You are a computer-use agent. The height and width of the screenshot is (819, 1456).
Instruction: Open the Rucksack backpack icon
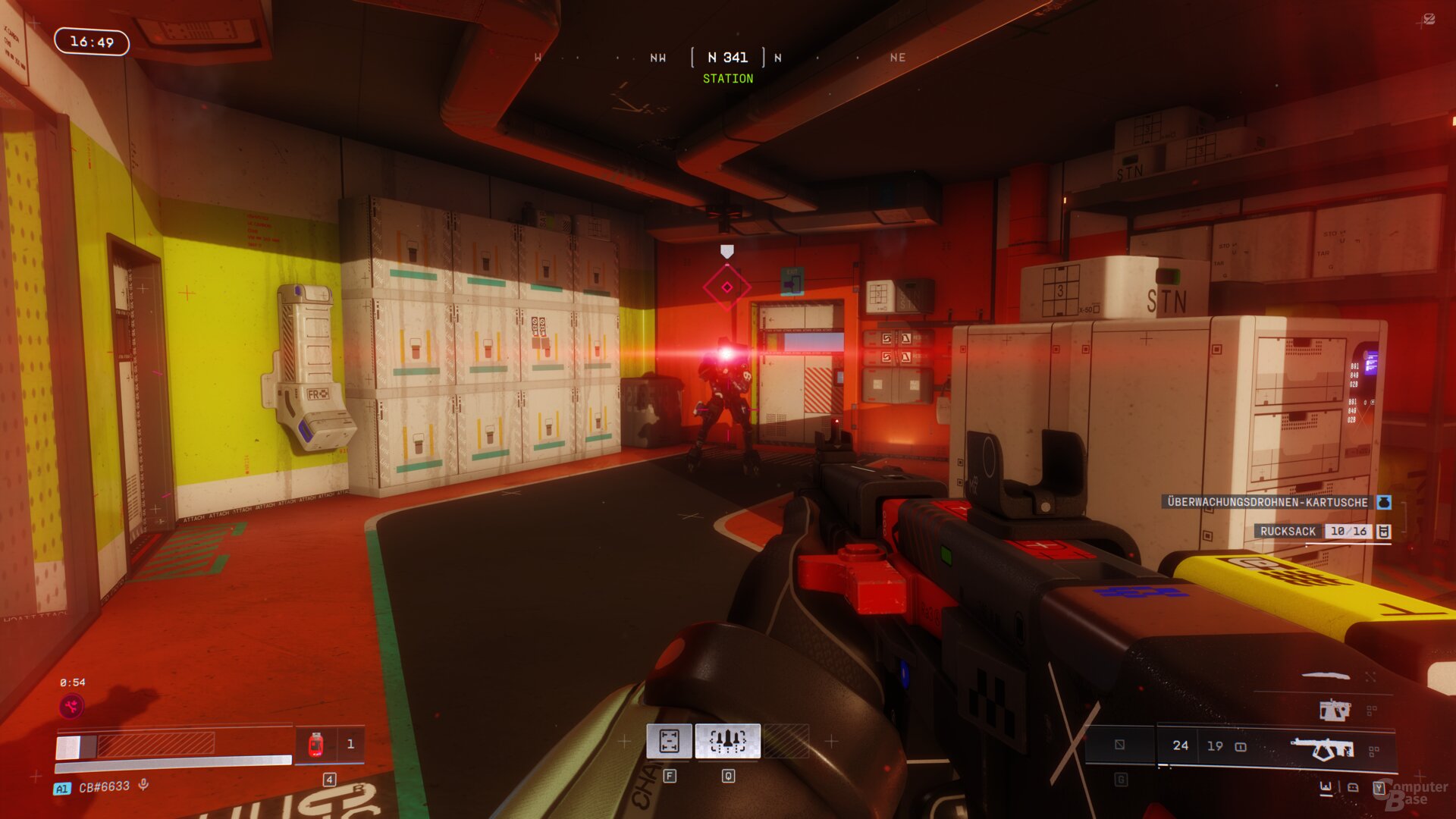pyautogui.click(x=1384, y=532)
